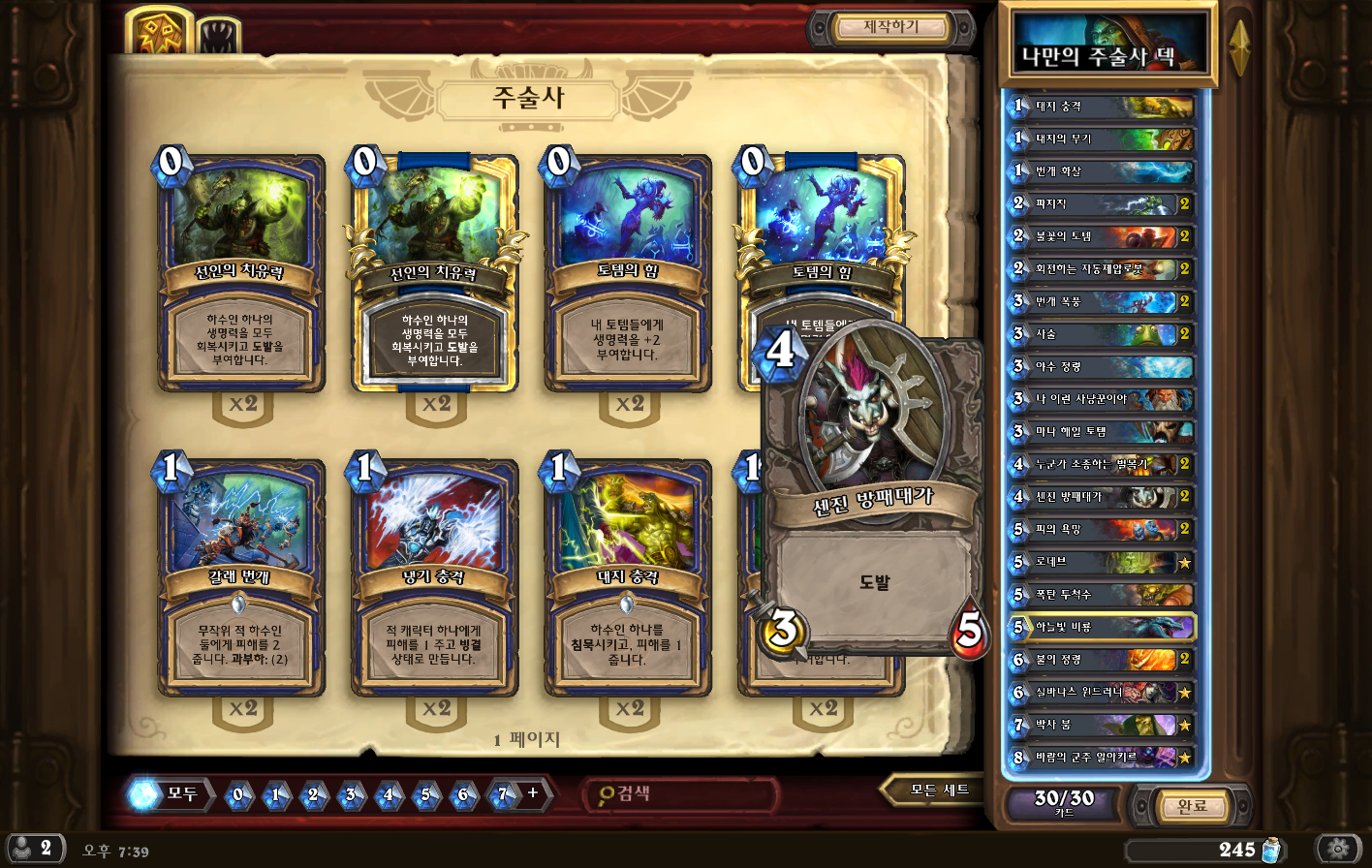1372x868 pixels.
Task: Filter cards by 4 mana cost
Action: (x=388, y=796)
